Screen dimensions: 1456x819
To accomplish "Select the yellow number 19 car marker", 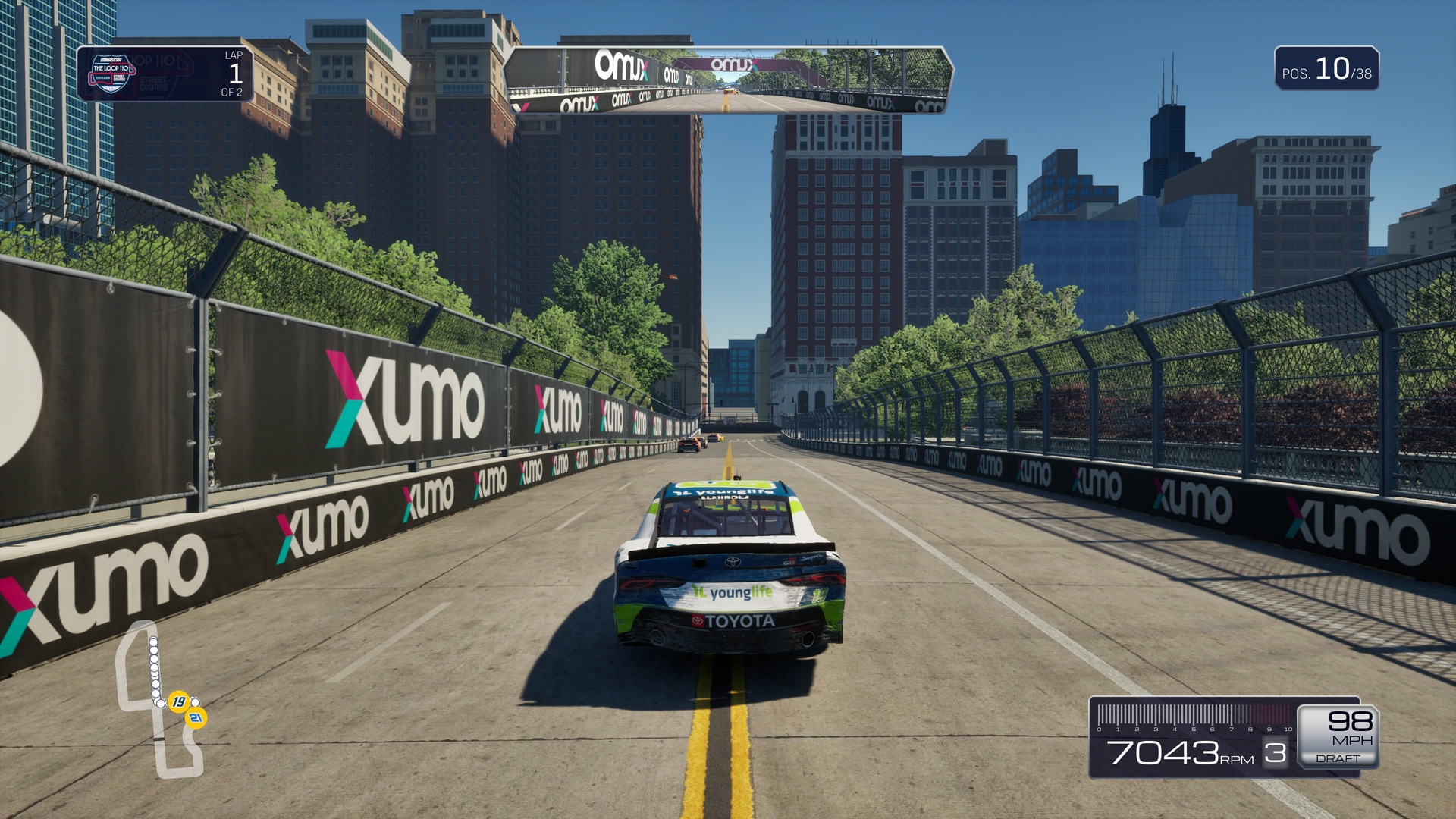I will click(x=178, y=701).
